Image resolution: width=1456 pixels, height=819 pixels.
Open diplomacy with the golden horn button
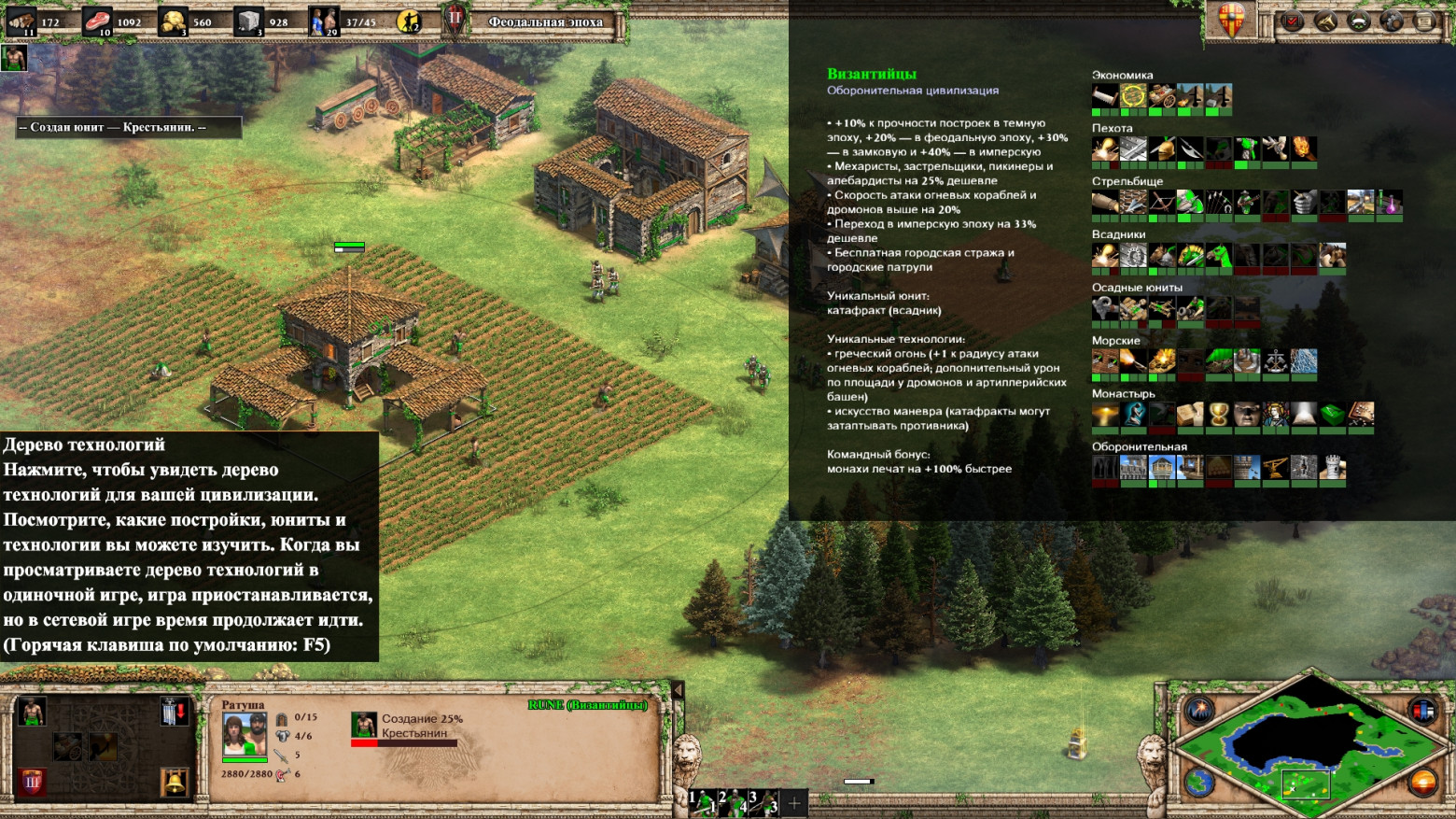pyautogui.click(x=1325, y=21)
